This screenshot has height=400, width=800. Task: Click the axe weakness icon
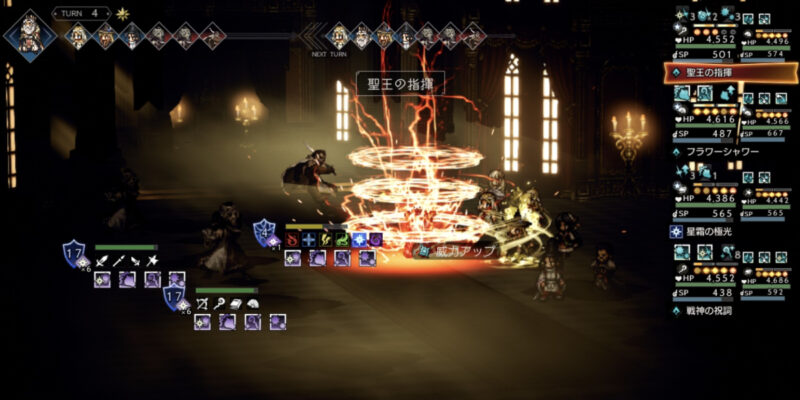coord(152,260)
